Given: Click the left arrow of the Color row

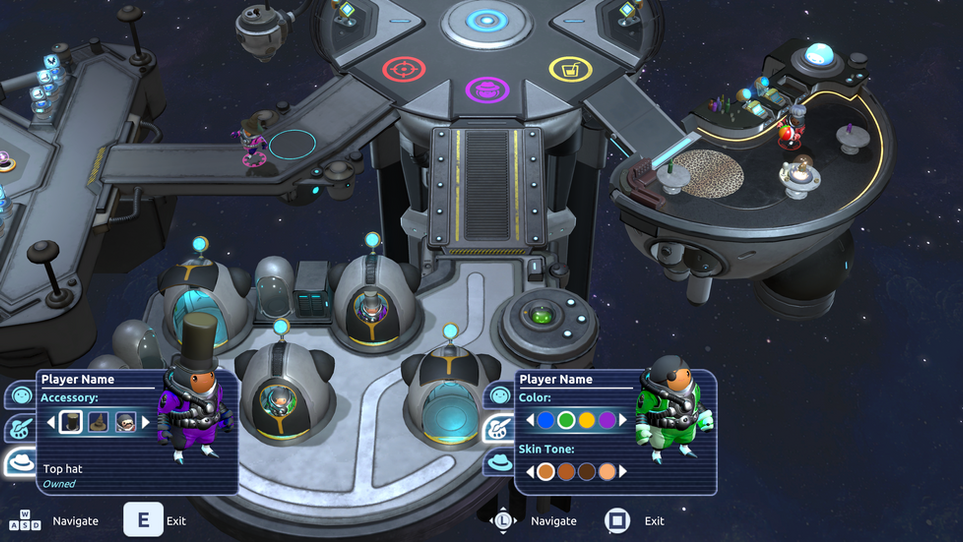Looking at the screenshot, I should tap(530, 421).
